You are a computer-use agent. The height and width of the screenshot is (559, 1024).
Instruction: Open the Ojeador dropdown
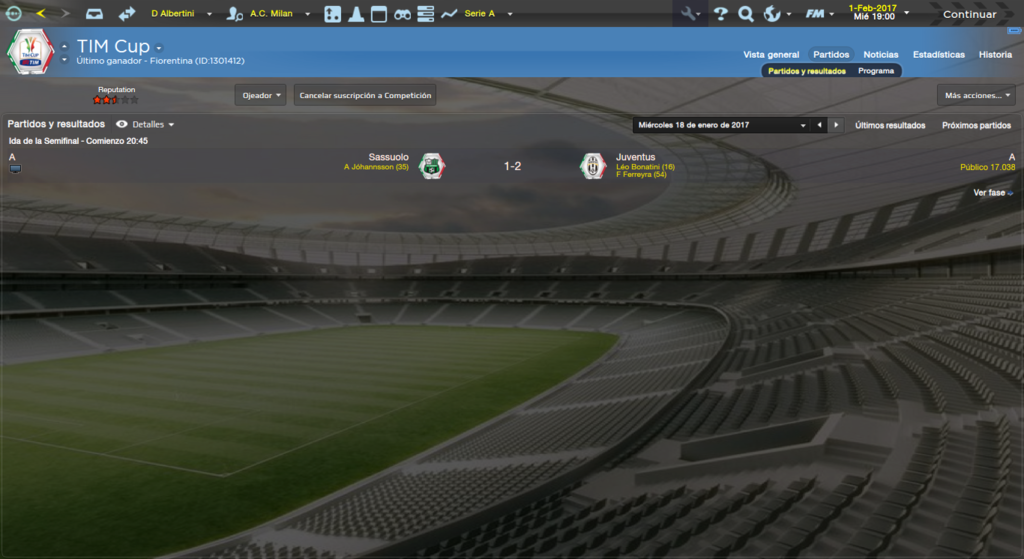click(x=262, y=95)
